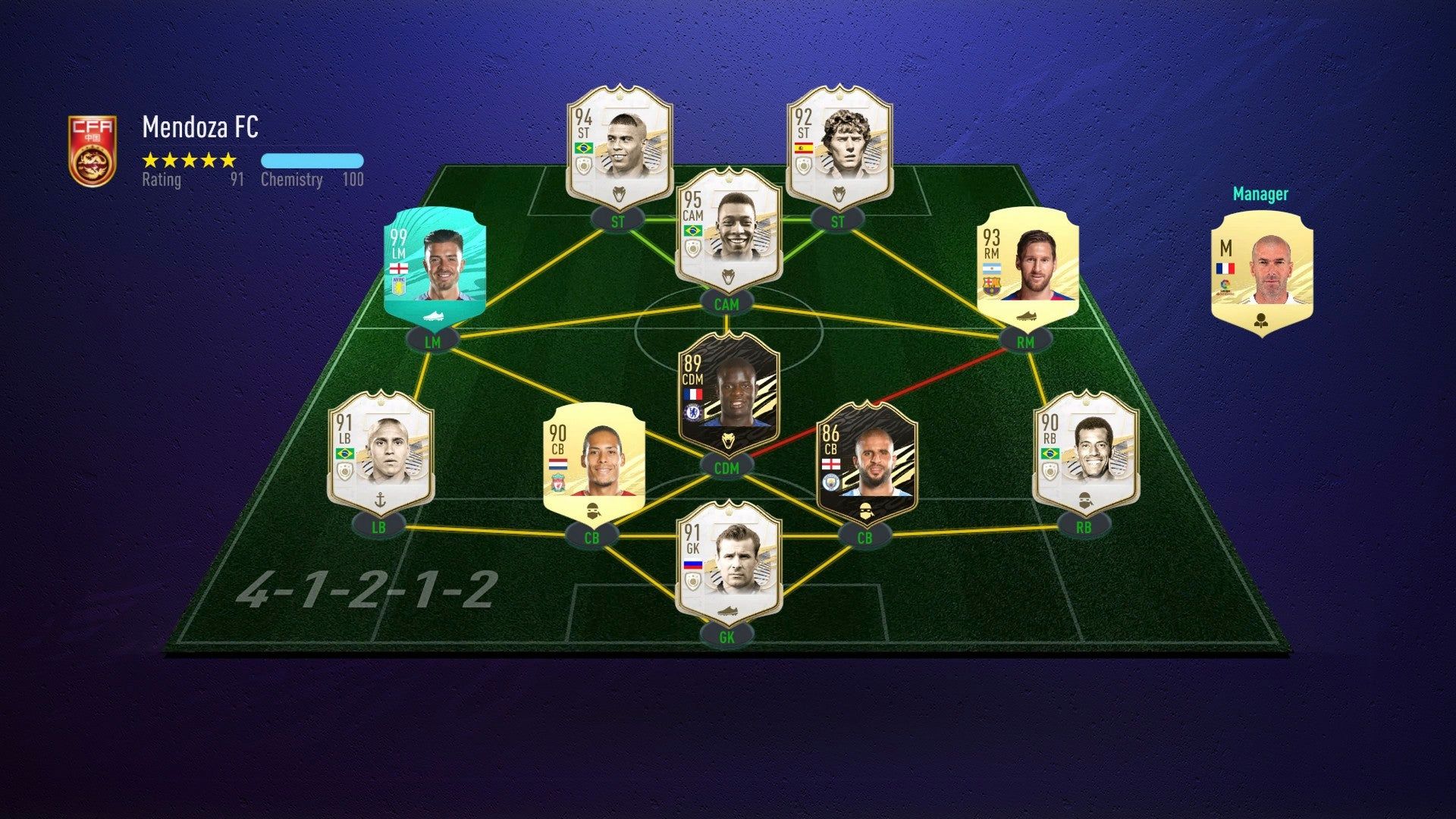Click the Chelsea crest on Kanté's card

[693, 413]
